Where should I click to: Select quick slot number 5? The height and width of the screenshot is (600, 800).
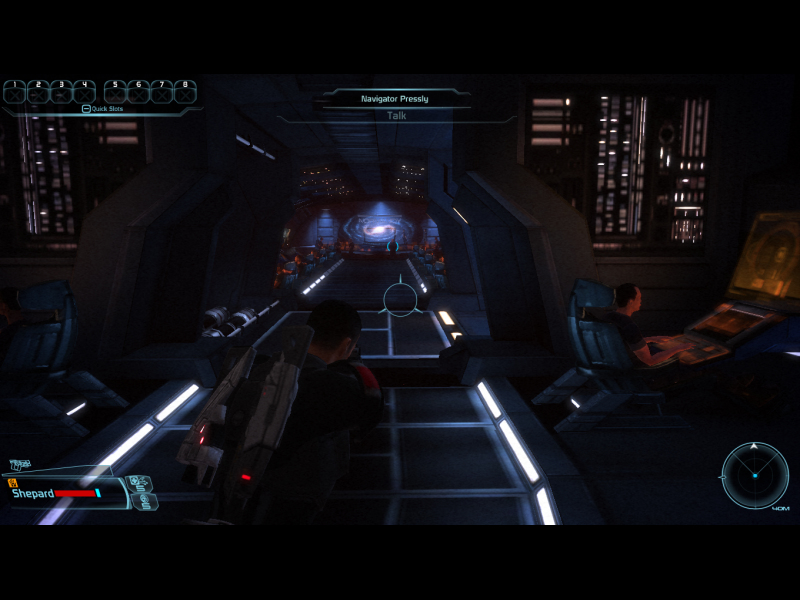115,93
